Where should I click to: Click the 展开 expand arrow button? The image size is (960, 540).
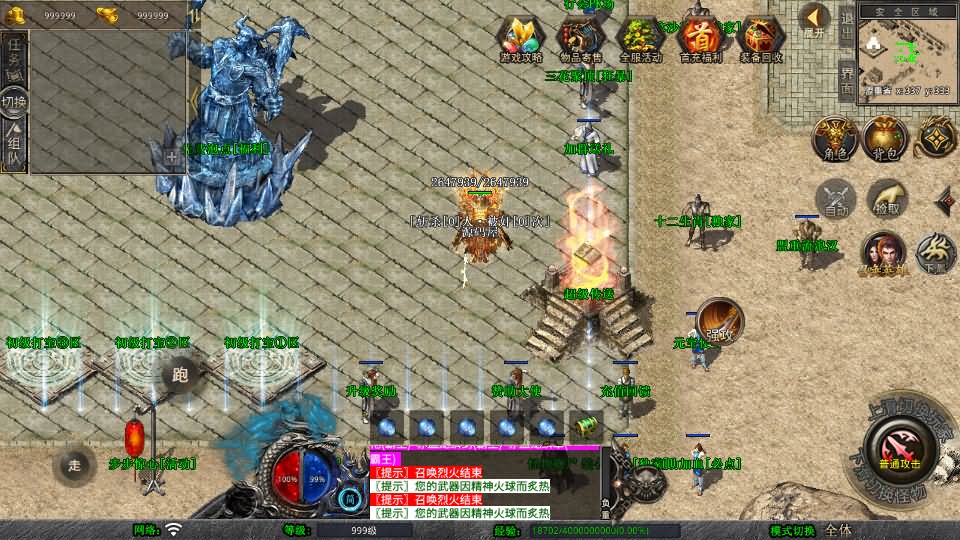[814, 22]
